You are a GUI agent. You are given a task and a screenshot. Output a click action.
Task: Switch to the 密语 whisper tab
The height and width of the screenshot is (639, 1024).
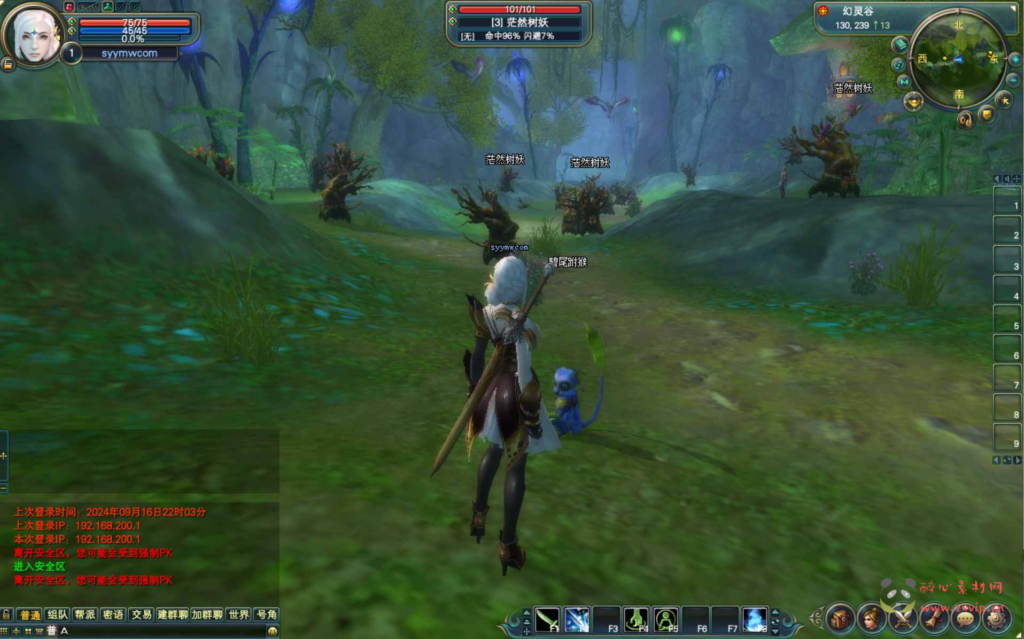[x=113, y=614]
